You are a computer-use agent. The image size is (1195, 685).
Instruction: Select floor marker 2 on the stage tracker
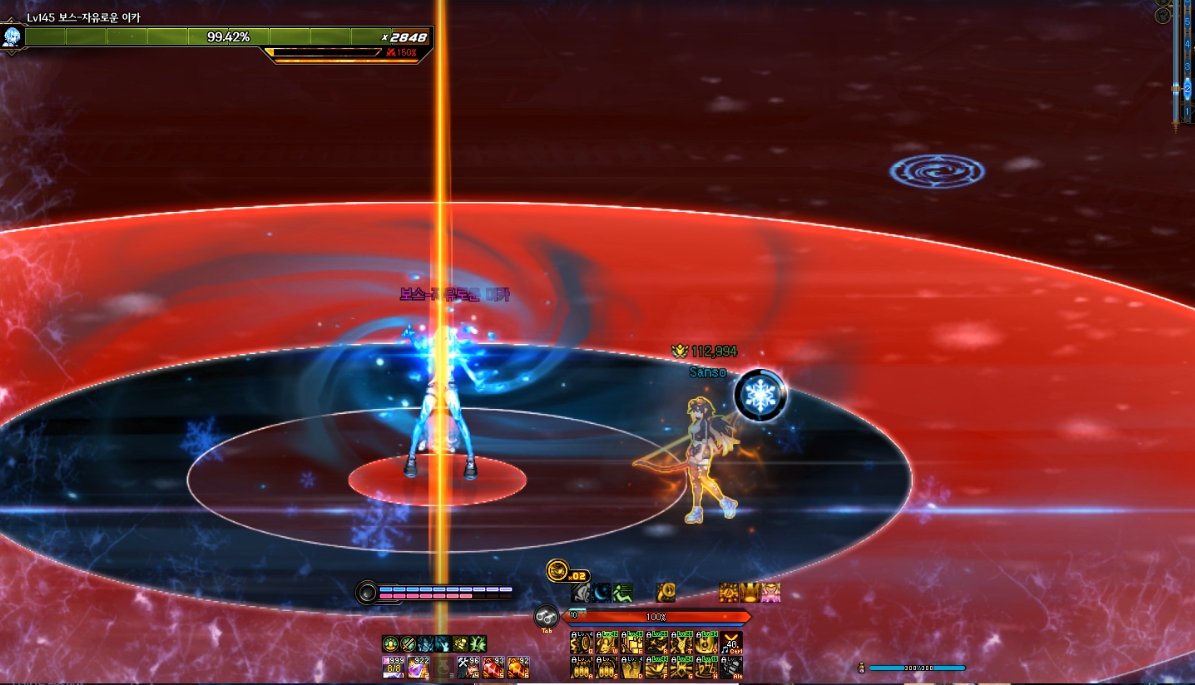(x=1186, y=89)
